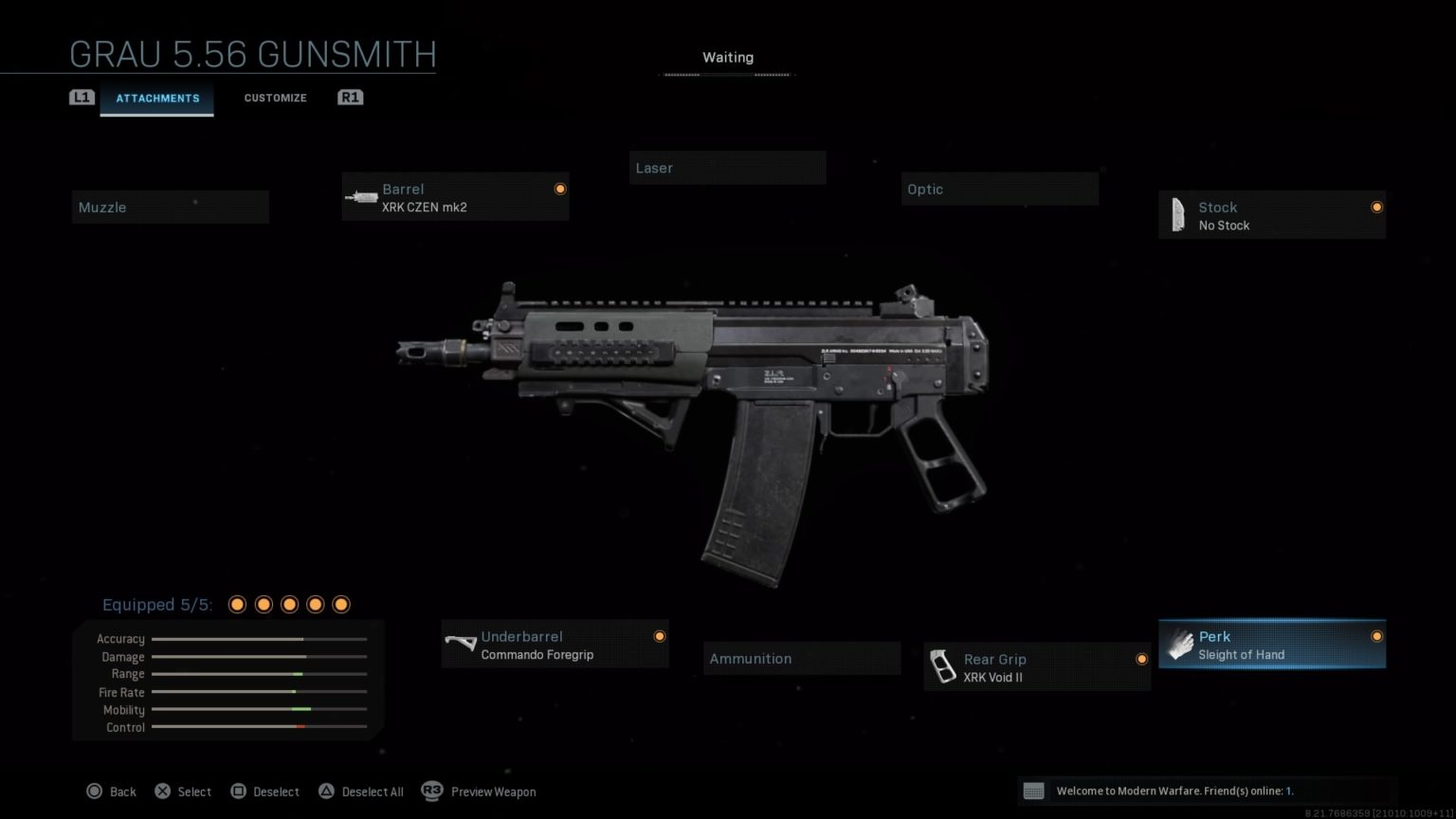The height and width of the screenshot is (819, 1456).
Task: Toggle the Perk slot equipped dot
Action: [x=1377, y=635]
